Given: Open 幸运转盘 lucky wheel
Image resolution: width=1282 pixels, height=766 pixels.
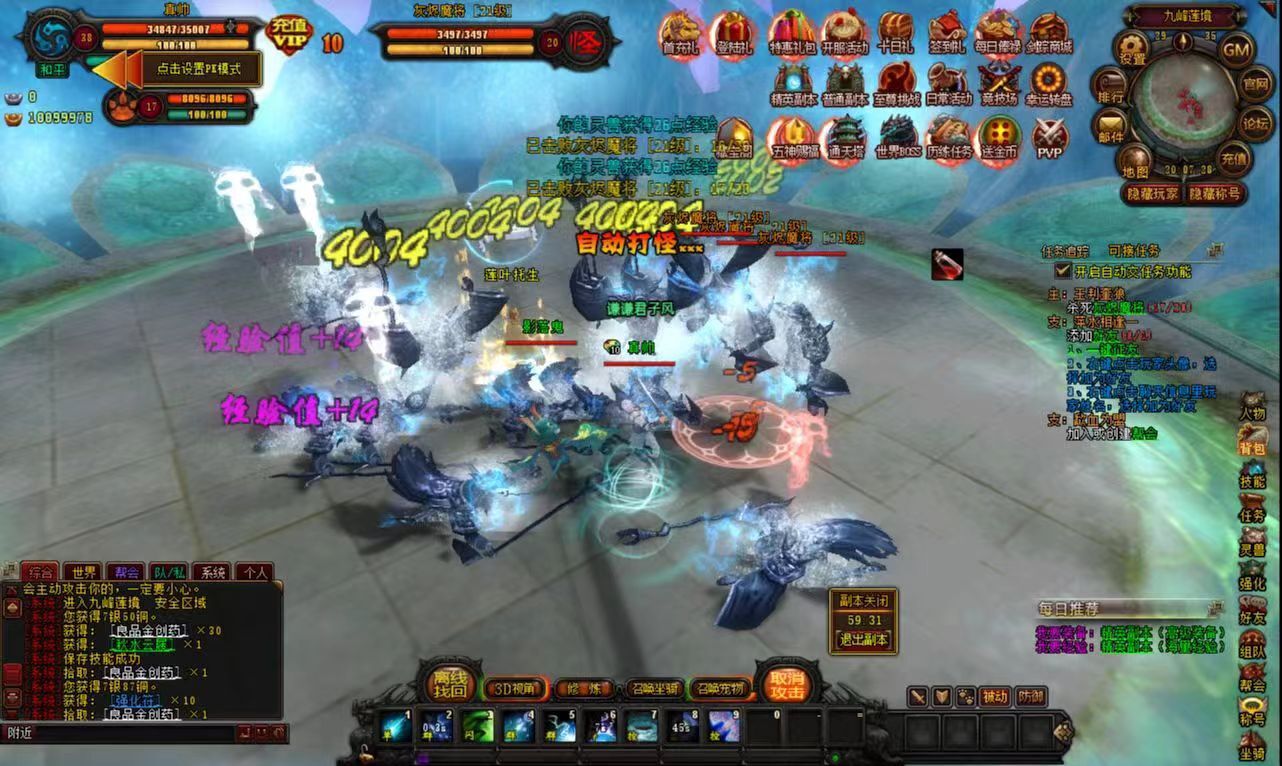Looking at the screenshot, I should [1050, 84].
